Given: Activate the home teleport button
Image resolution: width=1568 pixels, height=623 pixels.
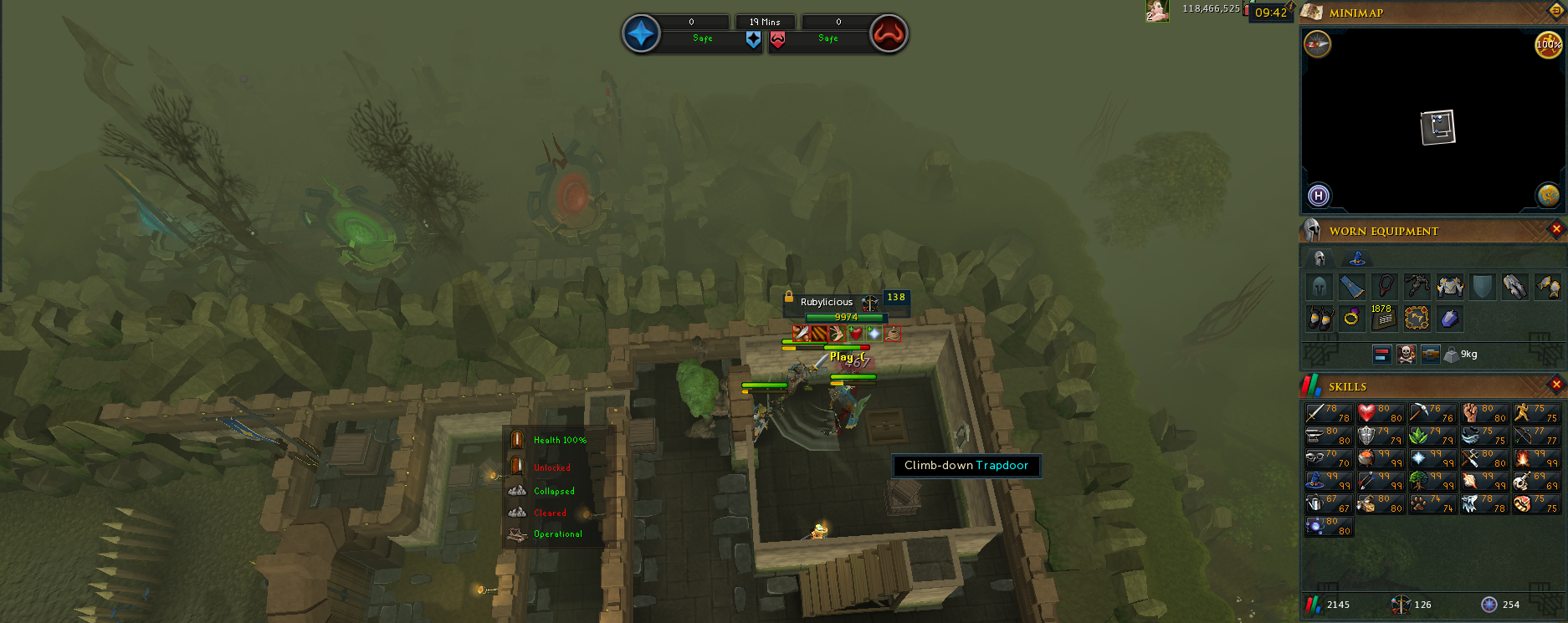Looking at the screenshot, I should click(1319, 196).
